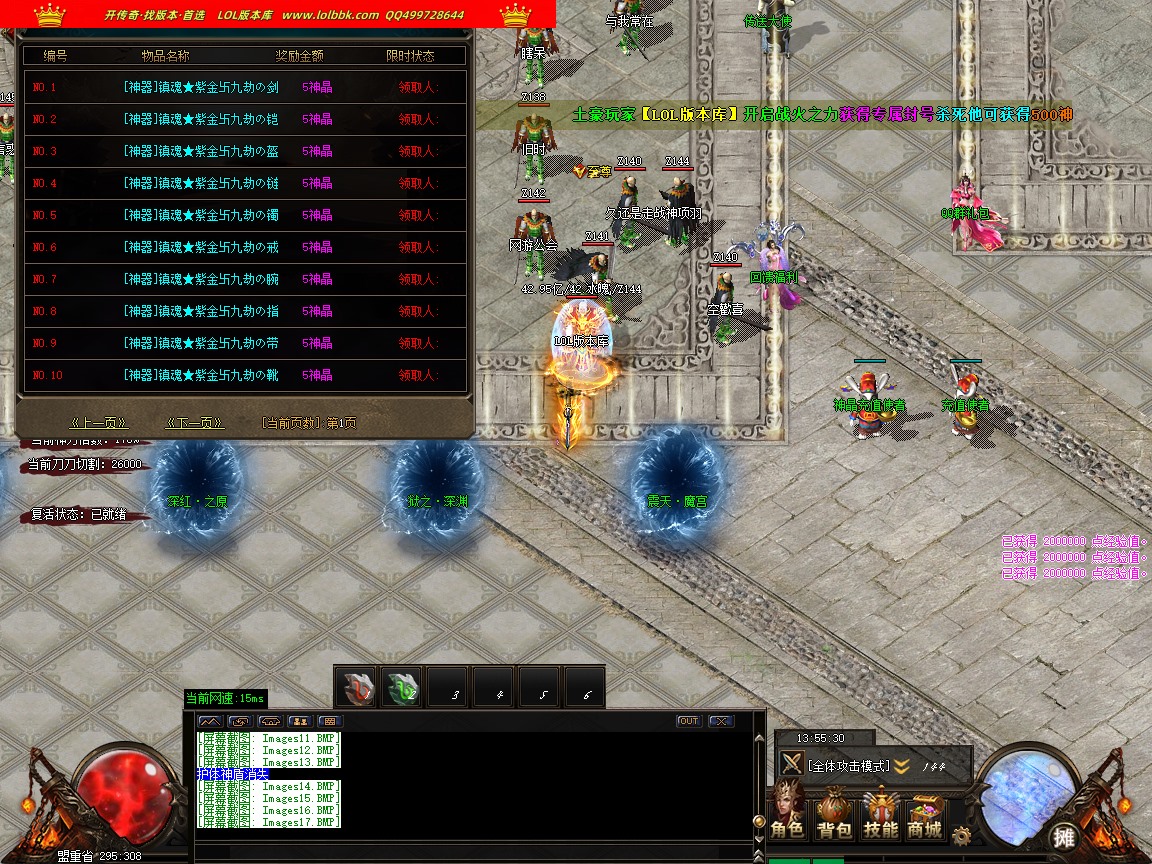Use the green item in hotbar slot 2
This screenshot has height=864, width=1152.
click(x=402, y=688)
